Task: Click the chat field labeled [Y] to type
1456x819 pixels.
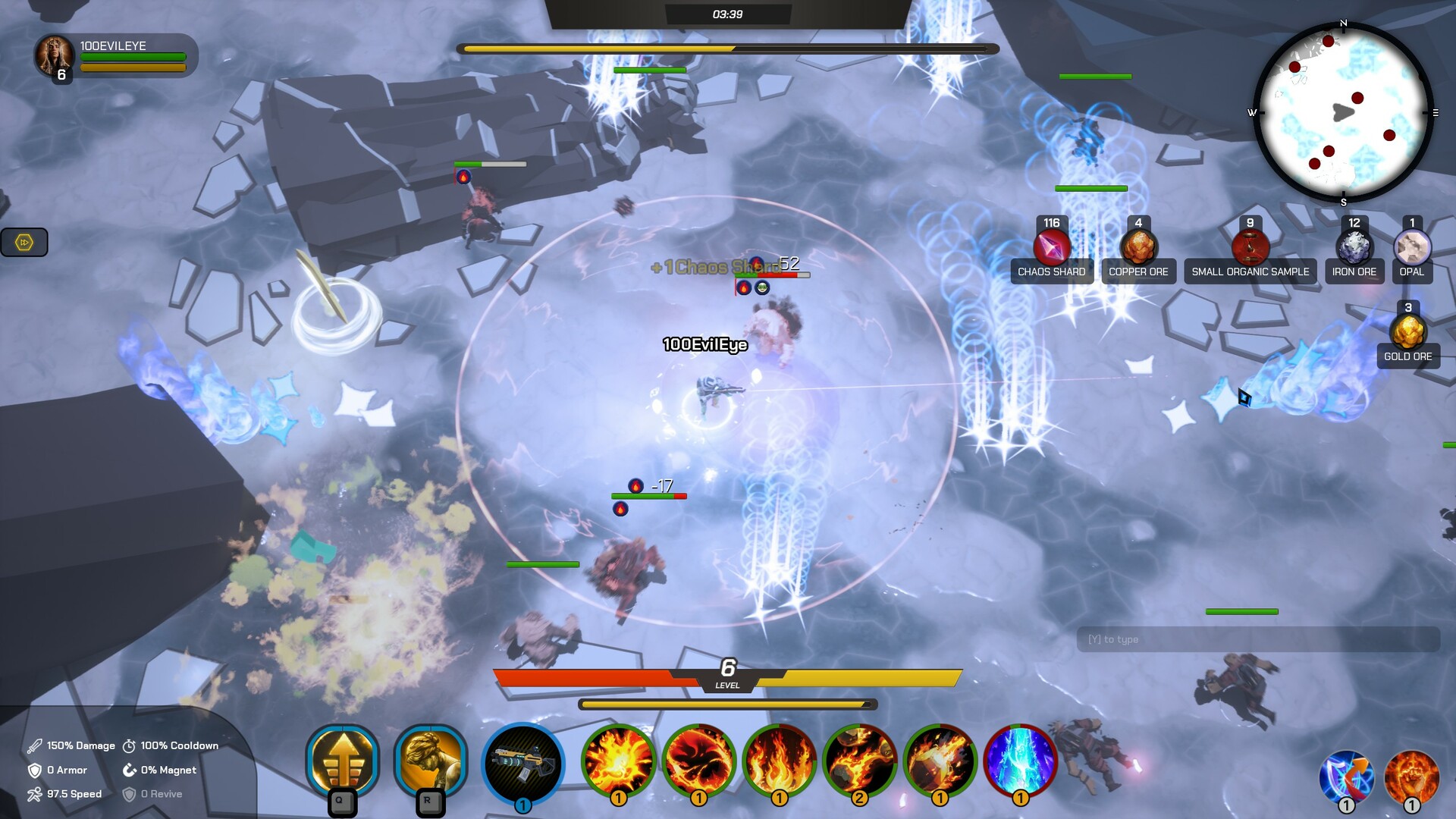Action: point(1259,639)
